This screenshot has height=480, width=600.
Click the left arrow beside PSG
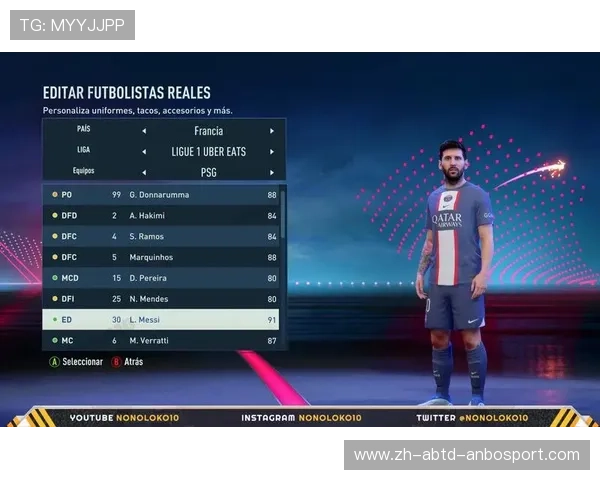143,172
